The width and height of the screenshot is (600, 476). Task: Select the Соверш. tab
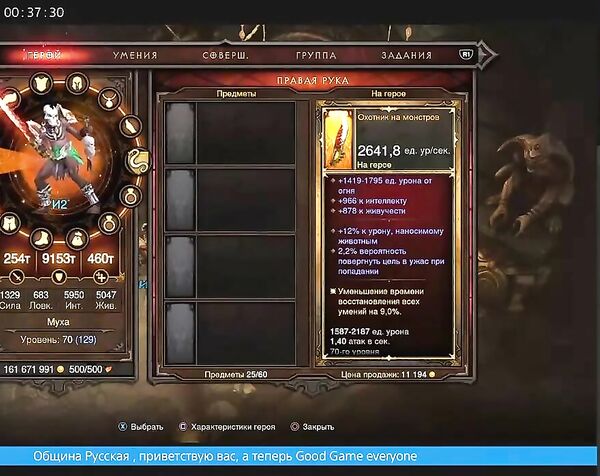pos(224,55)
